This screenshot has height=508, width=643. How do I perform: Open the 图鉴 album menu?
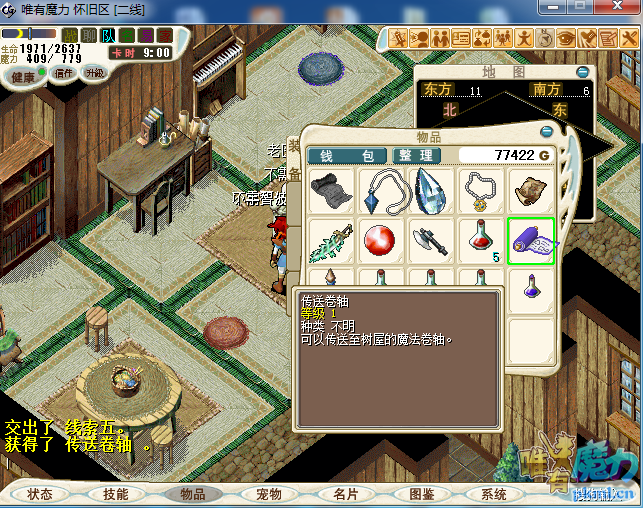[x=421, y=494]
